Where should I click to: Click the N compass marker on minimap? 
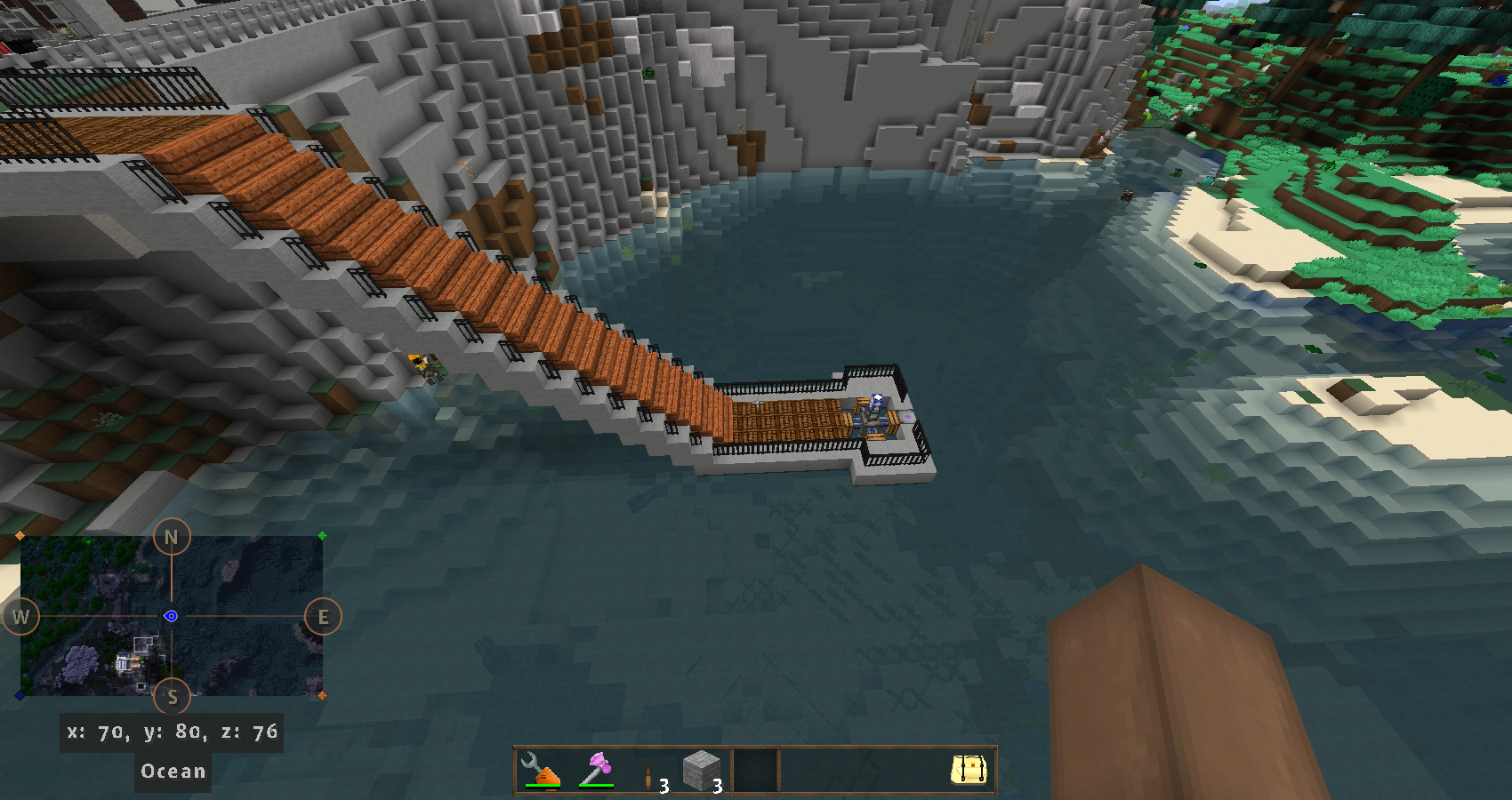pyautogui.click(x=172, y=537)
